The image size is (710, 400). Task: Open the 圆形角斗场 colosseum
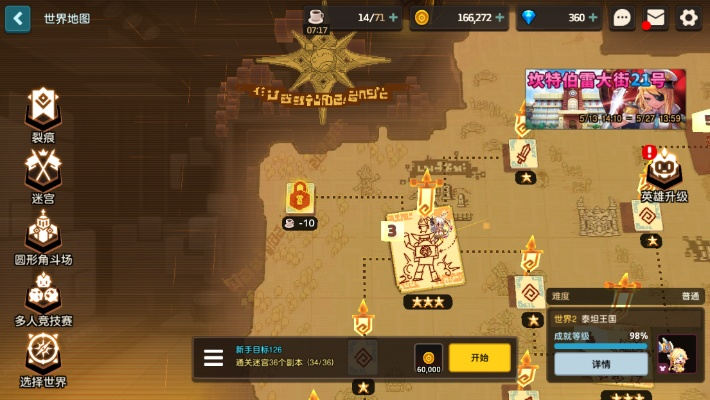click(x=43, y=234)
